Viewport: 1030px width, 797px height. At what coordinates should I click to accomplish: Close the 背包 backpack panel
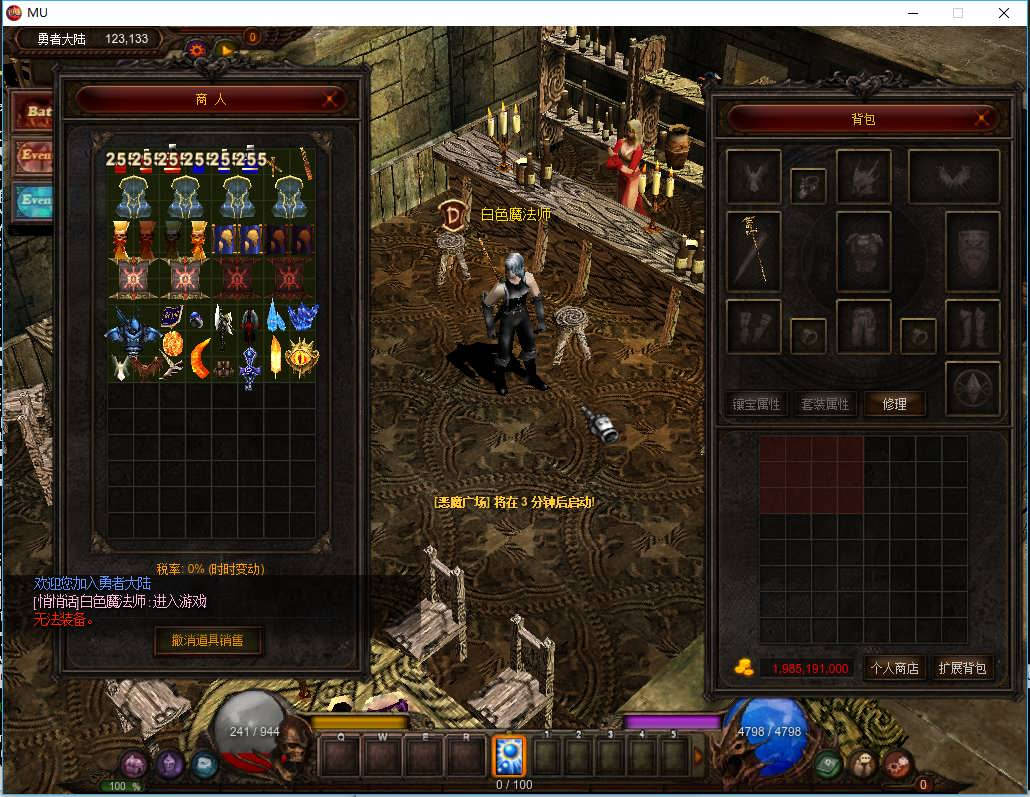tap(983, 119)
